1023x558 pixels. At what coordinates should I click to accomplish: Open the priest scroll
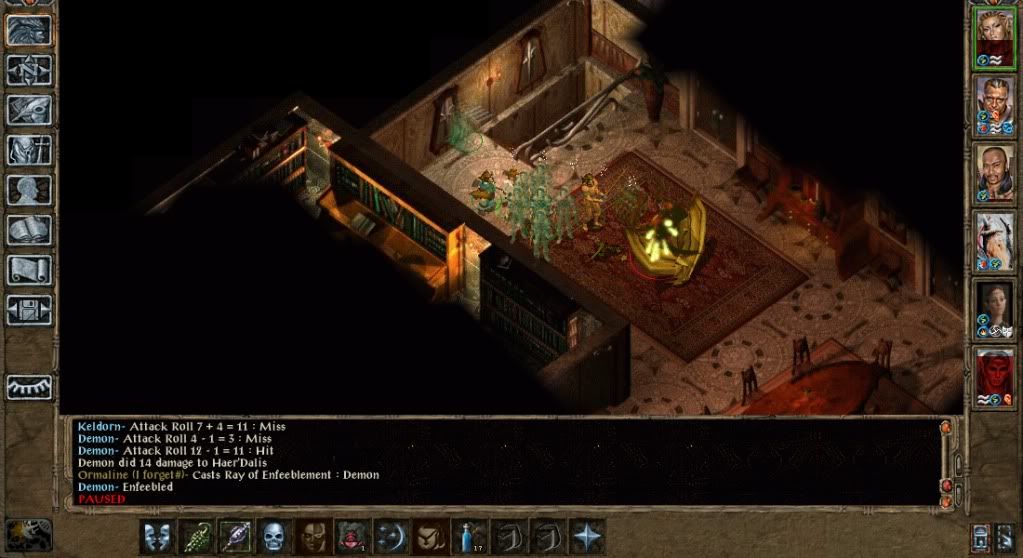pyautogui.click(x=30, y=270)
